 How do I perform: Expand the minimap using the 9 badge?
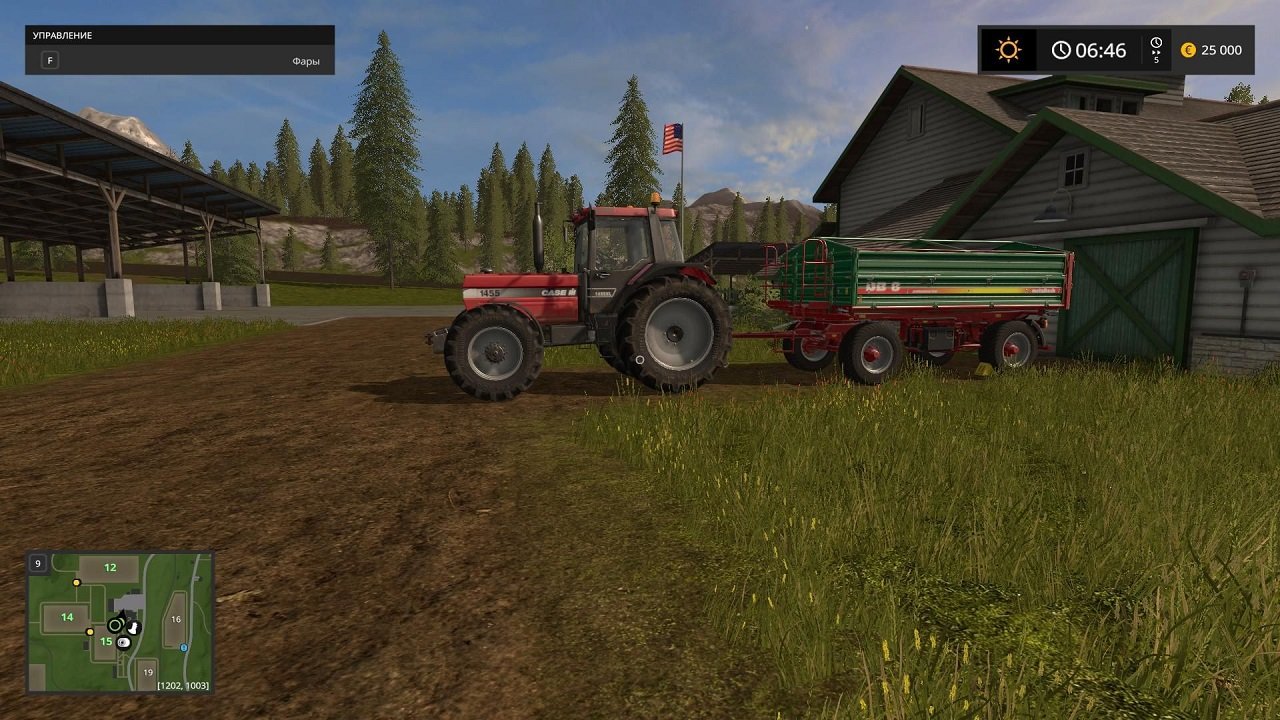coord(38,563)
